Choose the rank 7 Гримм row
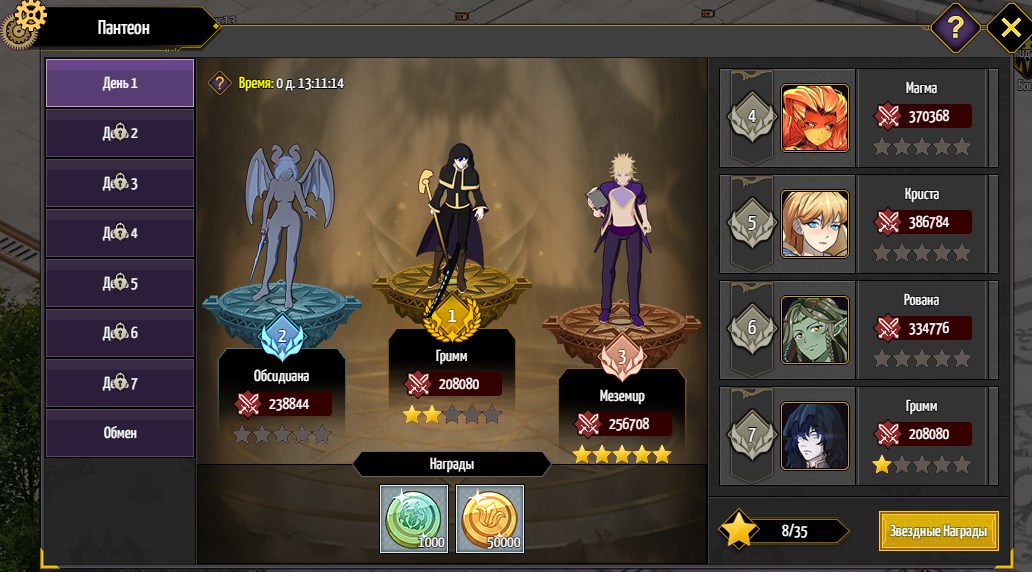 coord(858,436)
